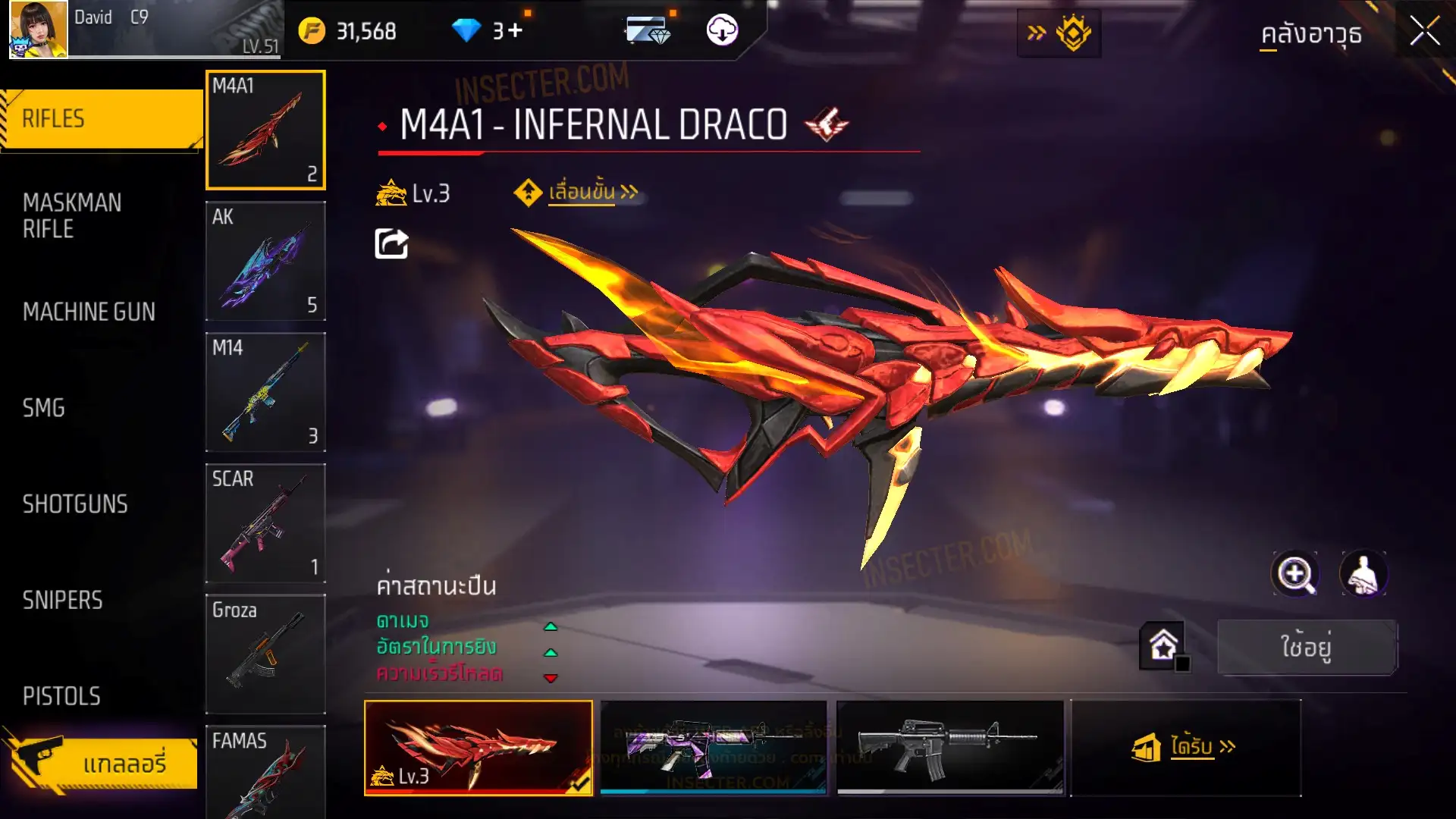The image size is (1456, 819).
Task: Share the Infernal Draco skin
Action: (391, 244)
